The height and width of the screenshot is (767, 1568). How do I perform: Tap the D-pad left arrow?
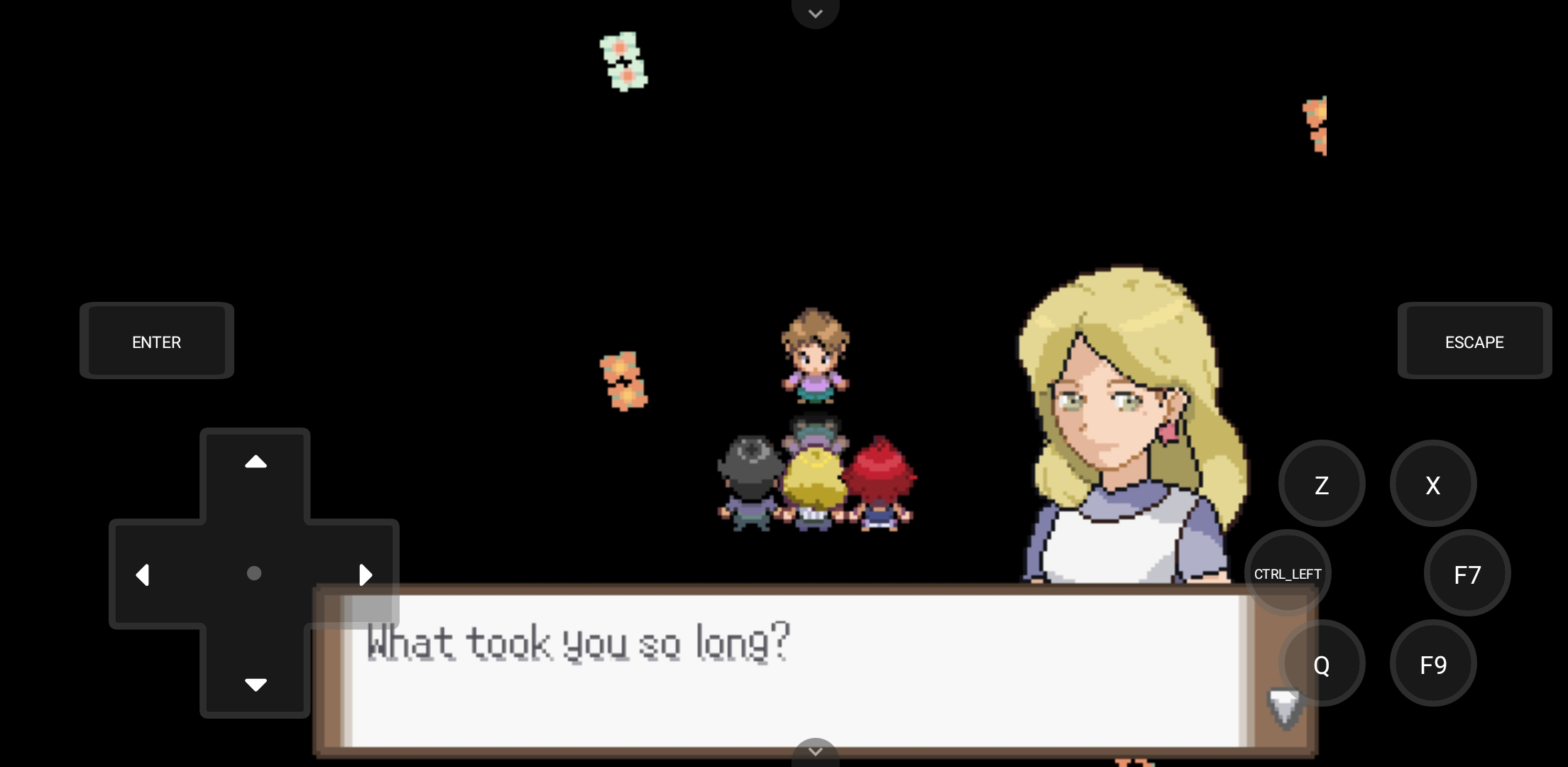pos(143,575)
